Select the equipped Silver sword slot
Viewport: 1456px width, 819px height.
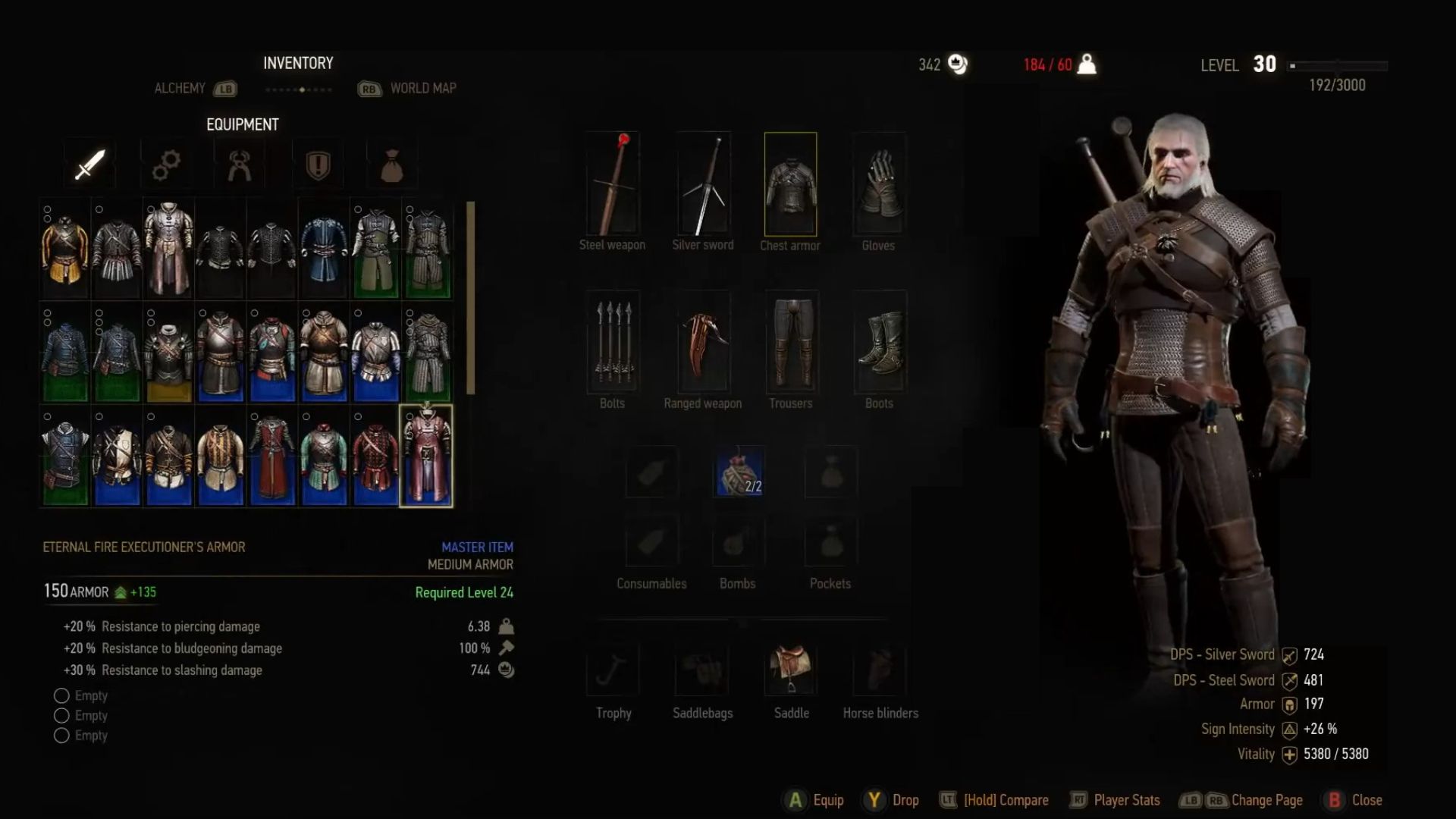pyautogui.click(x=702, y=182)
